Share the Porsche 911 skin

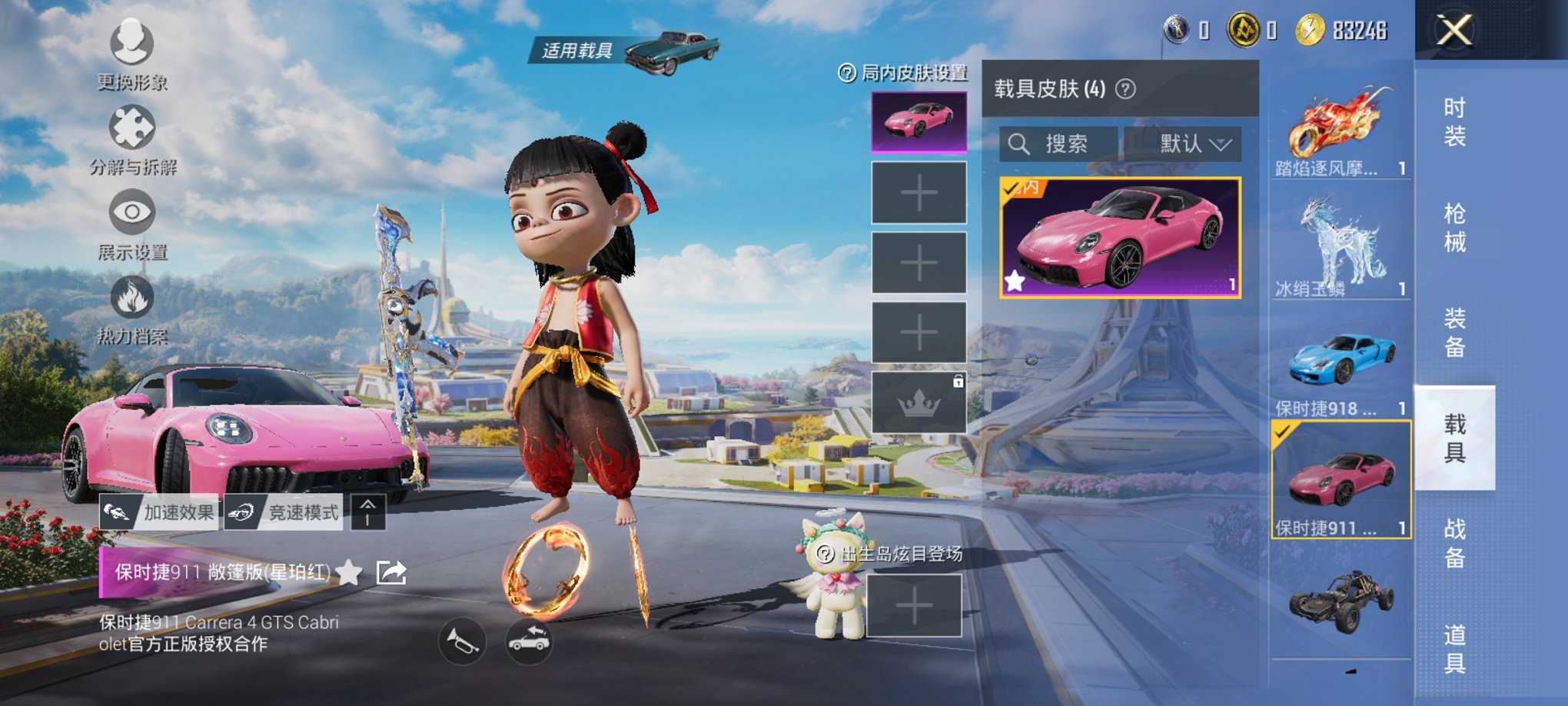391,572
